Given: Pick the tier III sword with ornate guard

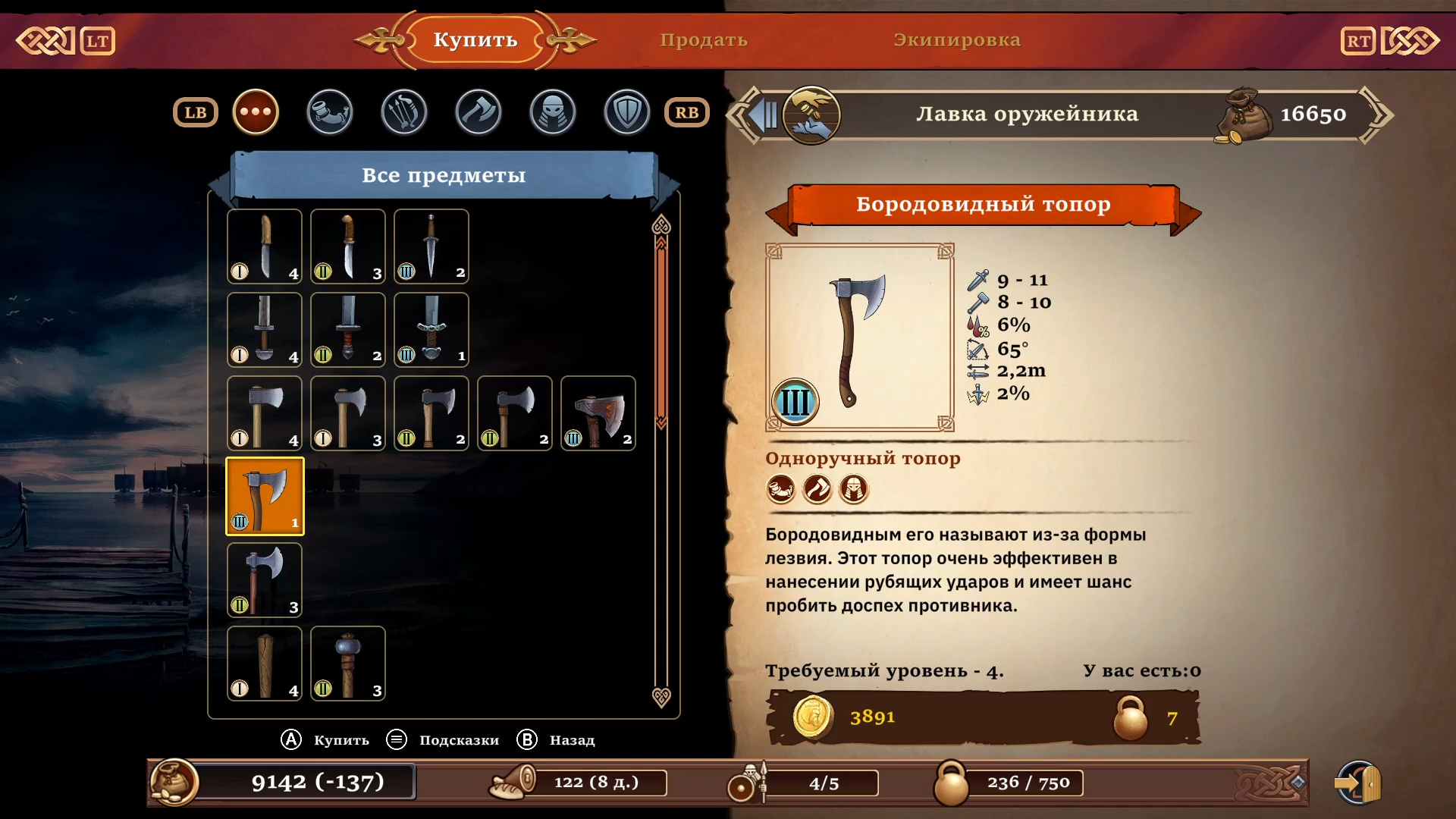Looking at the screenshot, I should (x=431, y=330).
